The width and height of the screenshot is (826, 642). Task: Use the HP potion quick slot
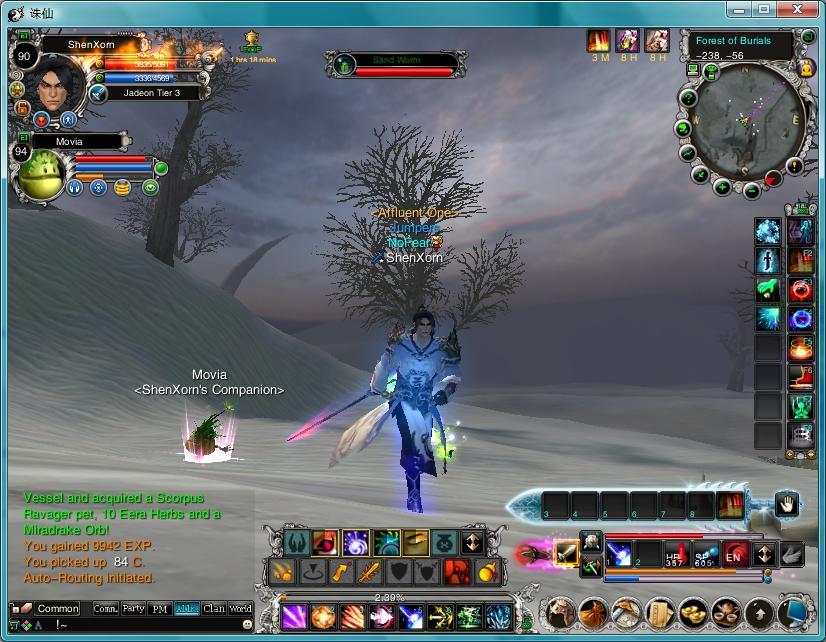coord(677,556)
